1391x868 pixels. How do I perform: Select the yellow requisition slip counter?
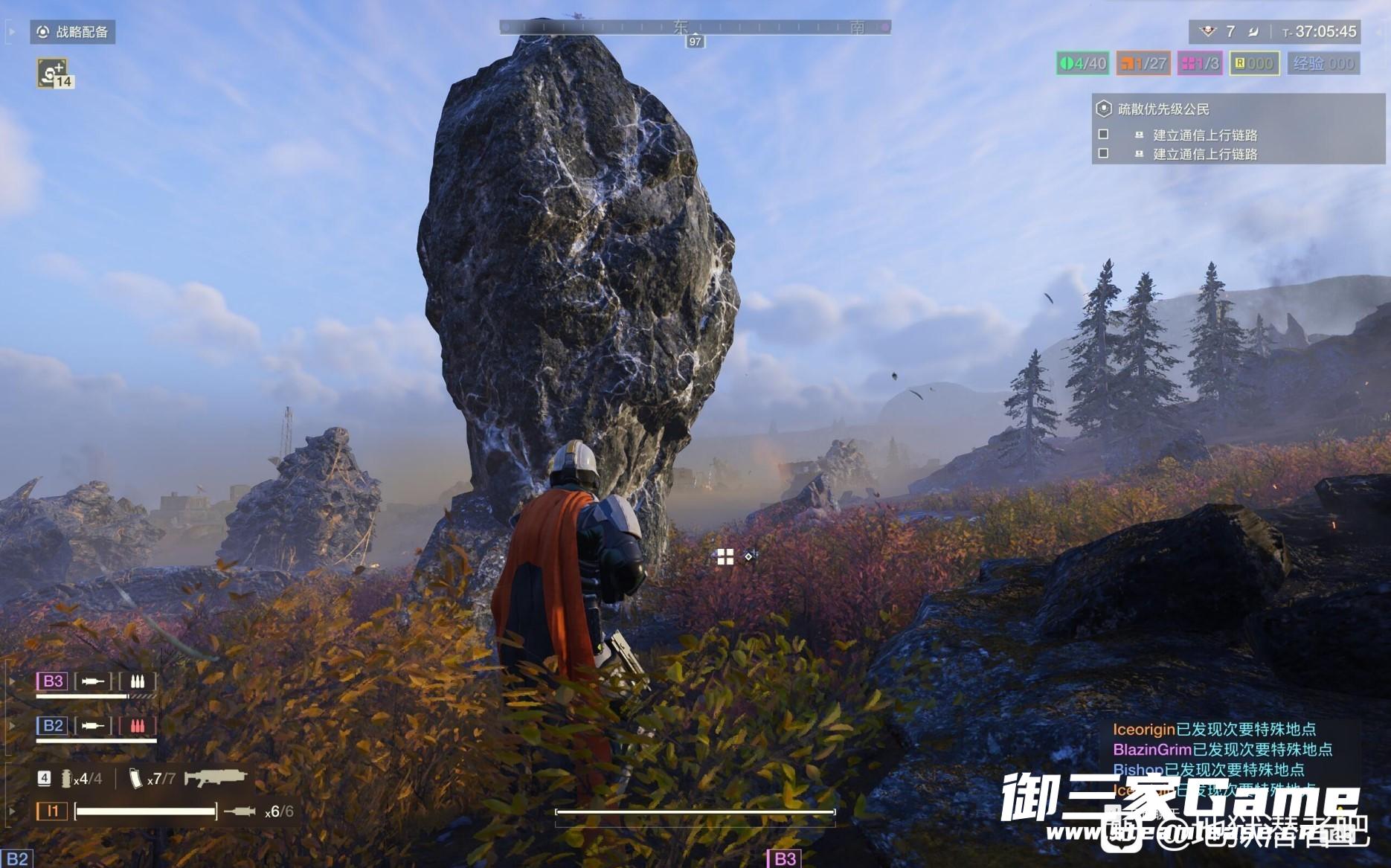click(x=1254, y=63)
